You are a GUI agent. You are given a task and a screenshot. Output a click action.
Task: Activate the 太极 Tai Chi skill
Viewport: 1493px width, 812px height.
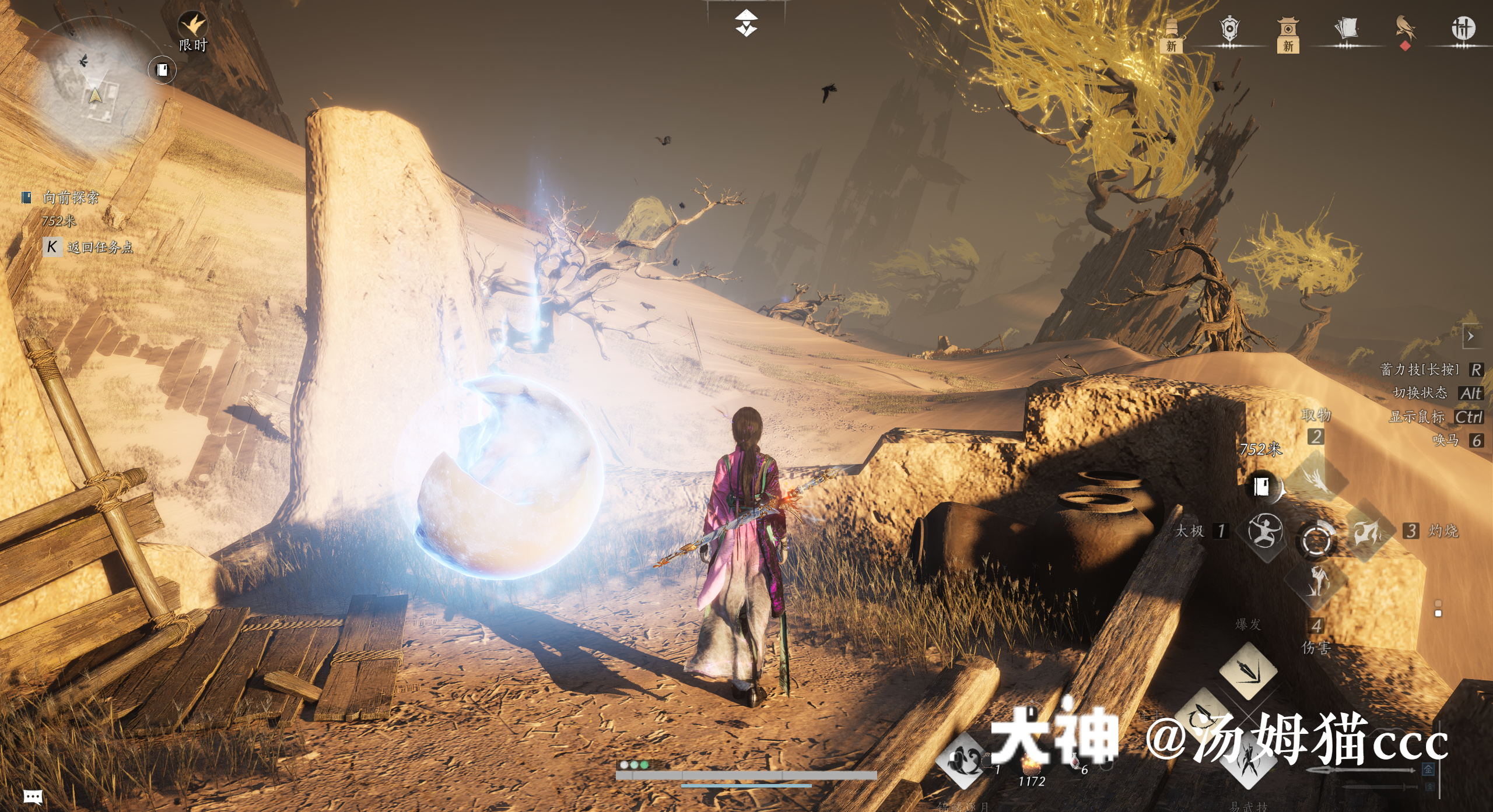click(1264, 531)
